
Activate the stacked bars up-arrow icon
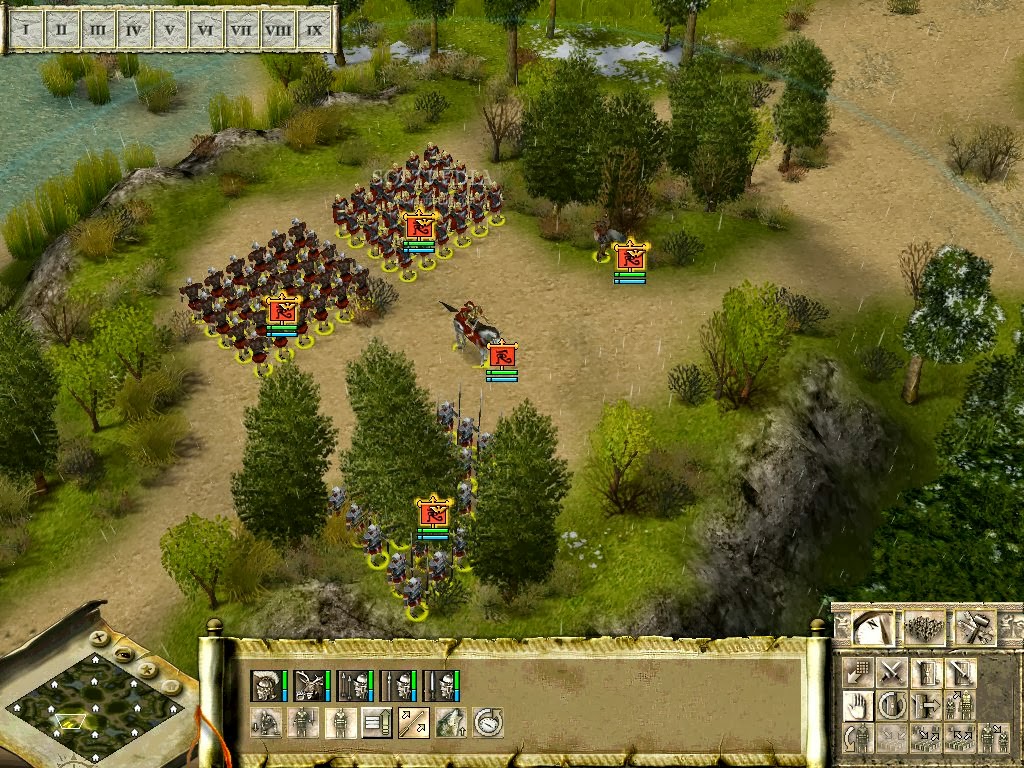click(x=376, y=722)
